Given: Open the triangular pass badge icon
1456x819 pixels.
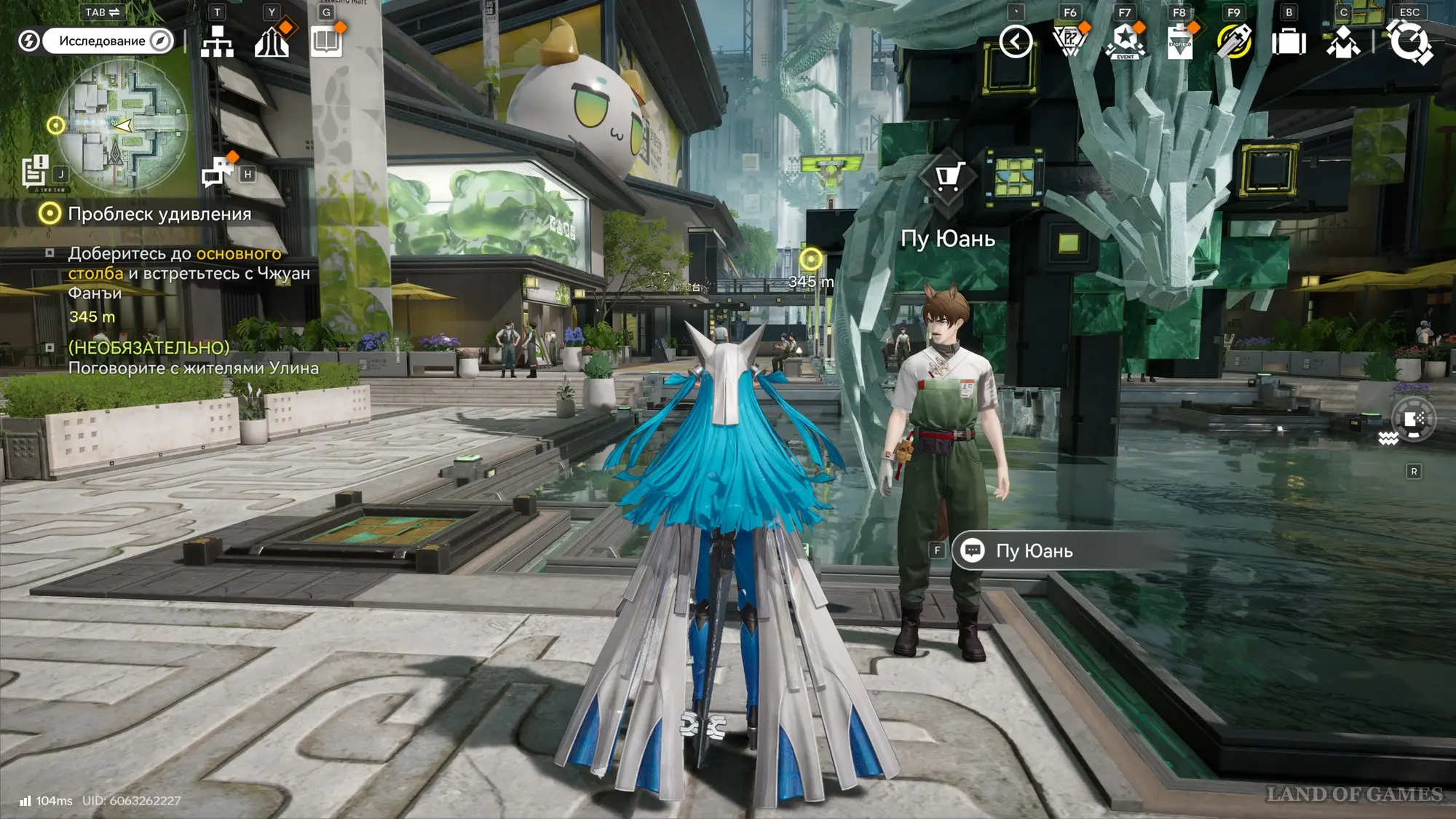Looking at the screenshot, I should point(1069,41).
